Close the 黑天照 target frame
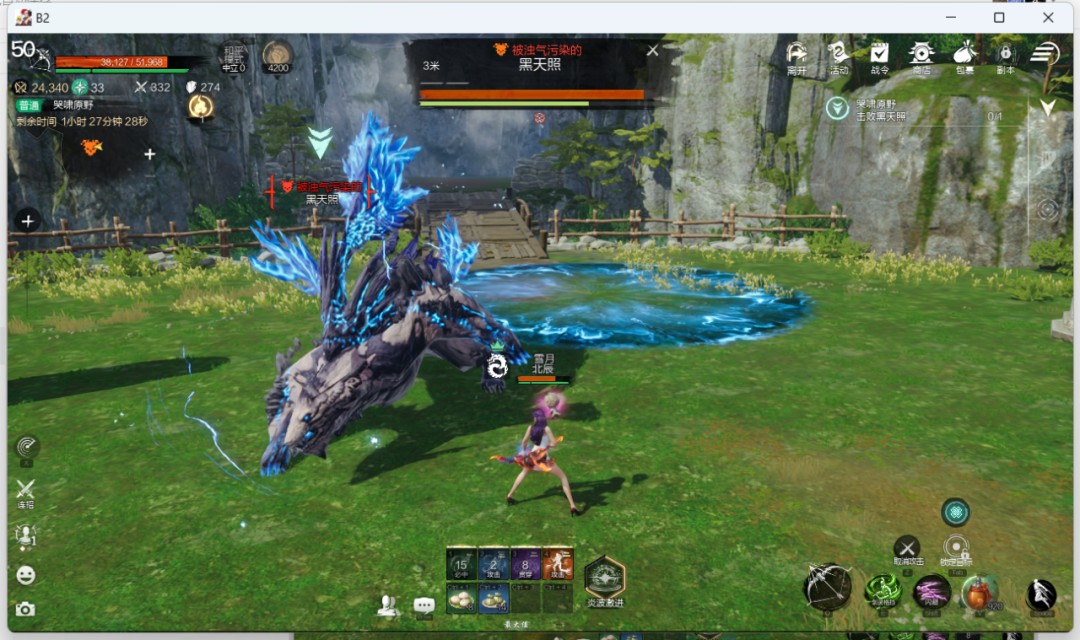This screenshot has height=640, width=1080. (653, 50)
